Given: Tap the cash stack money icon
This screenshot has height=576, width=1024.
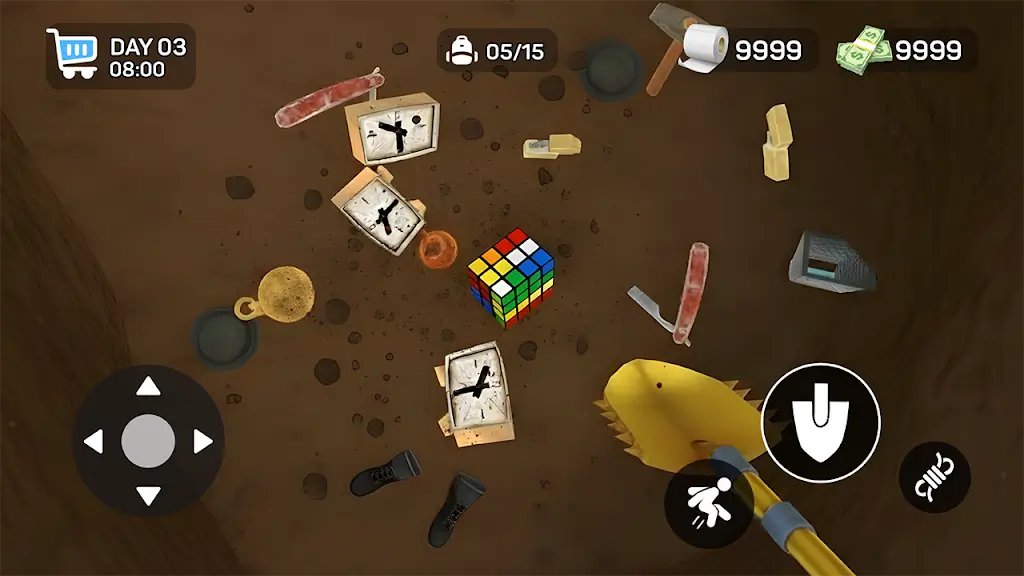Looking at the screenshot, I should tap(864, 50).
